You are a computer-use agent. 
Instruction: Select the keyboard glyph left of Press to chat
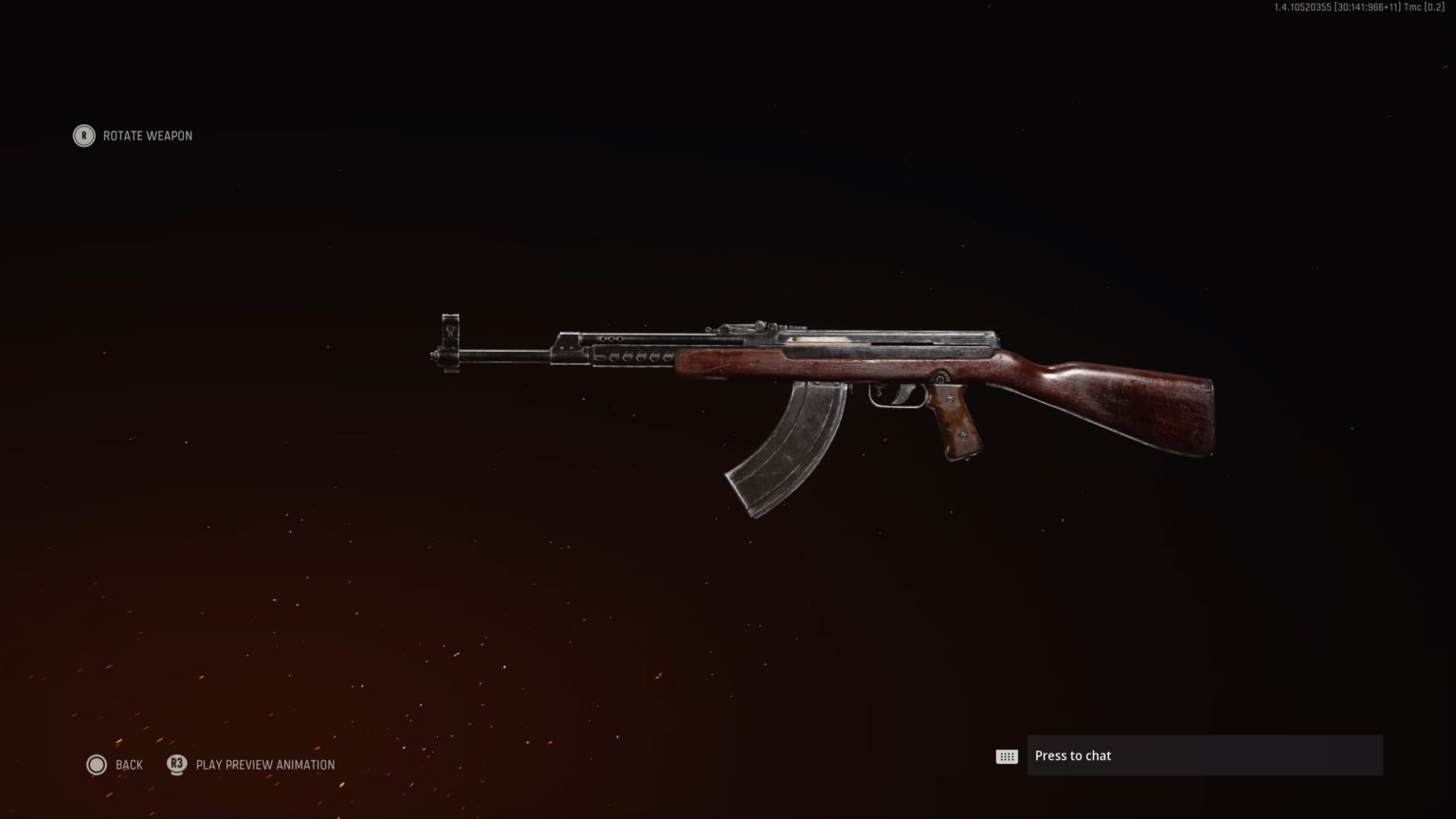1005,755
